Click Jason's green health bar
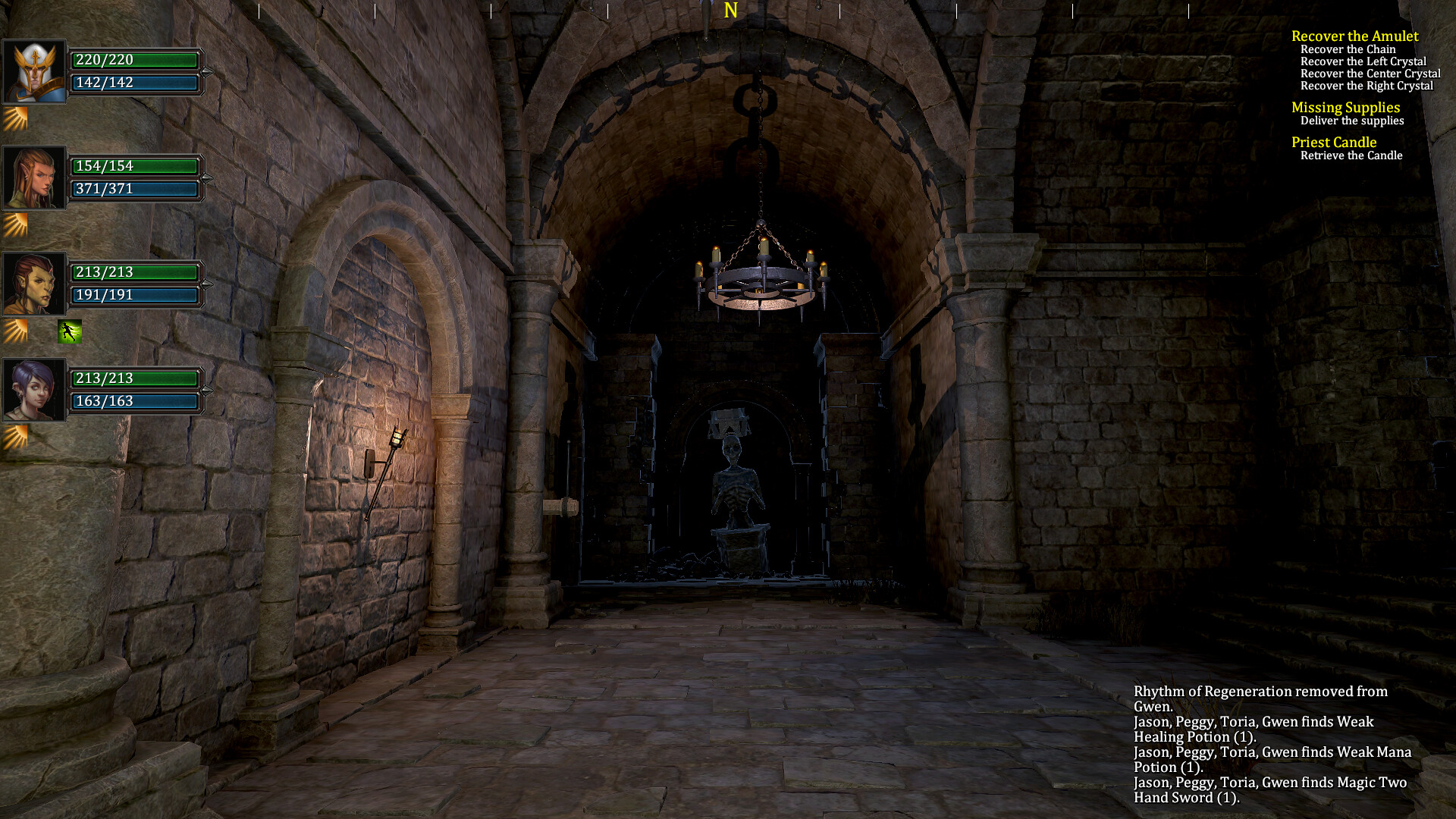The image size is (1456, 819). 135,60
